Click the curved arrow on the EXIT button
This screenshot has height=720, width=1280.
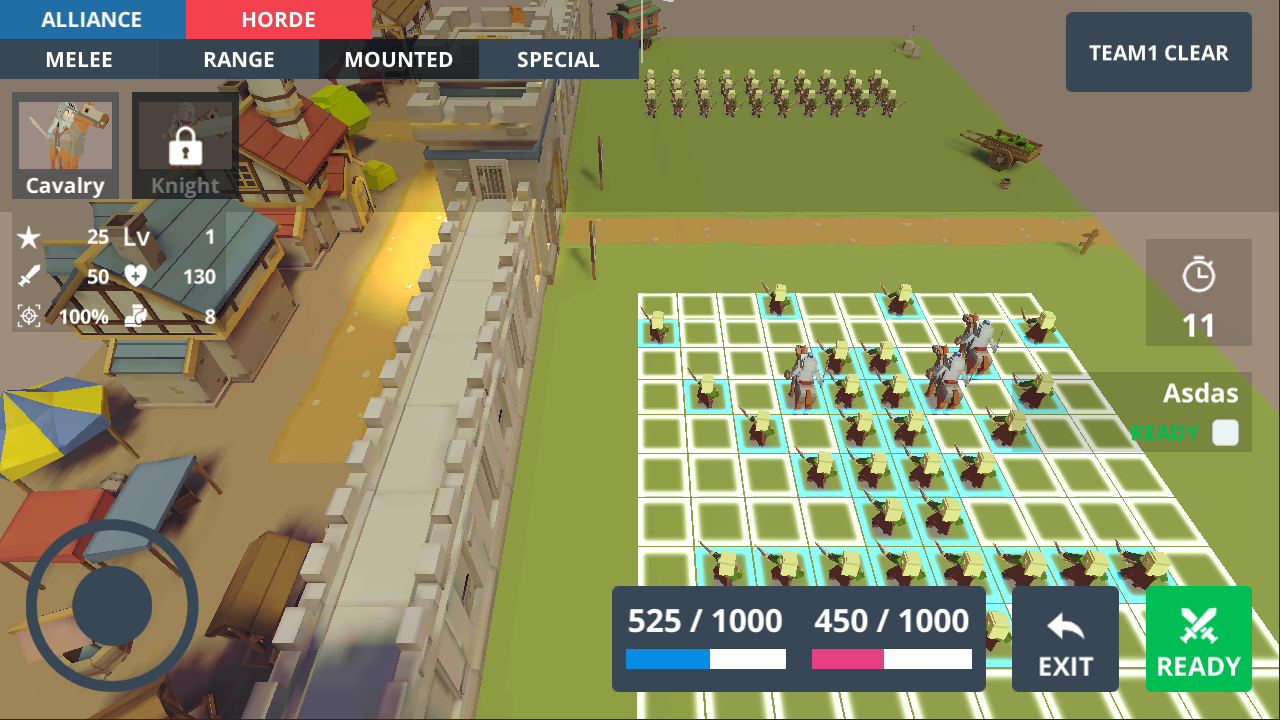pyautogui.click(x=1065, y=625)
